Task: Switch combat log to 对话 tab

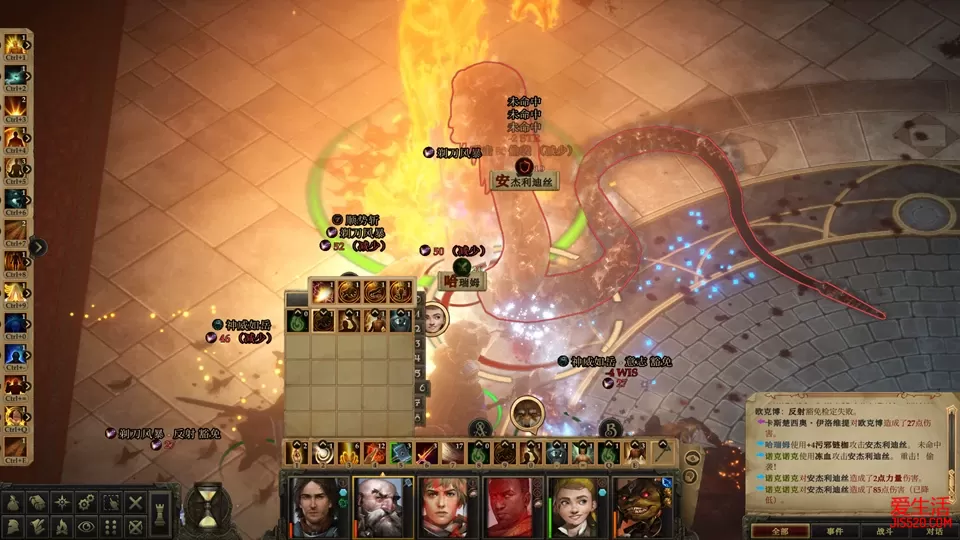Action: 933,531
